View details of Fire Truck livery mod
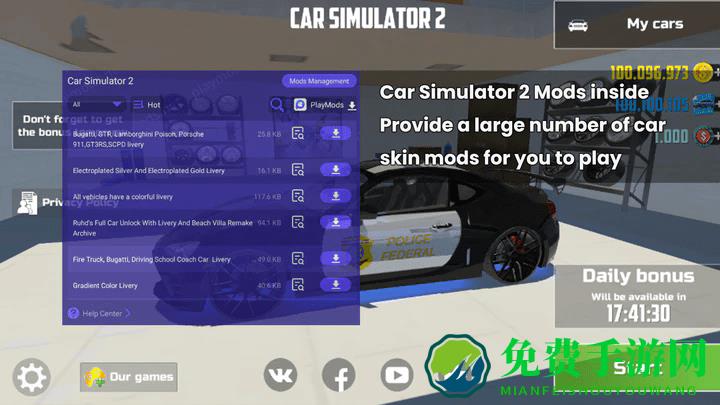 point(298,260)
